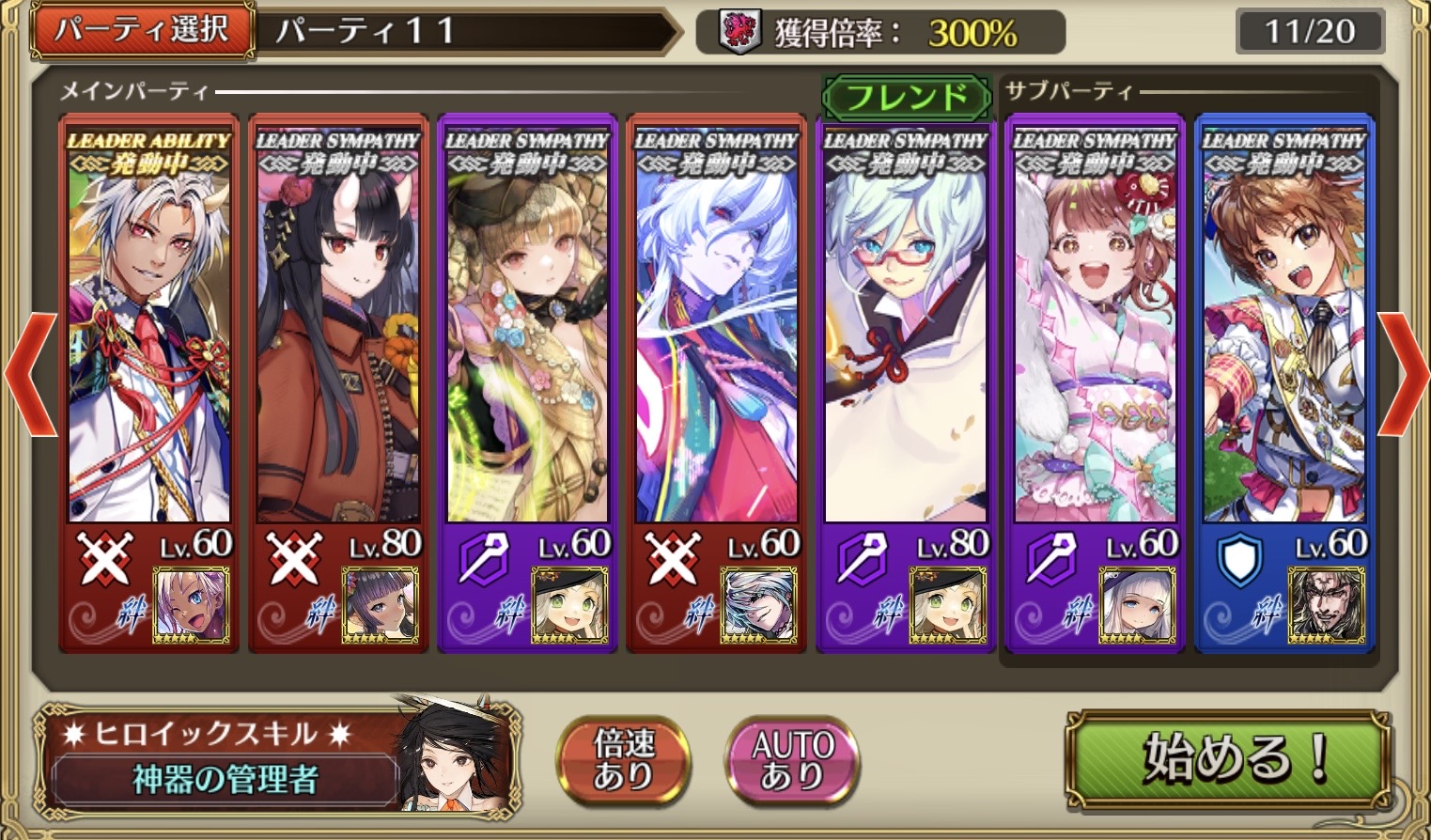Choose the blonde girl in gold dress card
Viewport: 1431px width, 840px height.
coord(527,329)
